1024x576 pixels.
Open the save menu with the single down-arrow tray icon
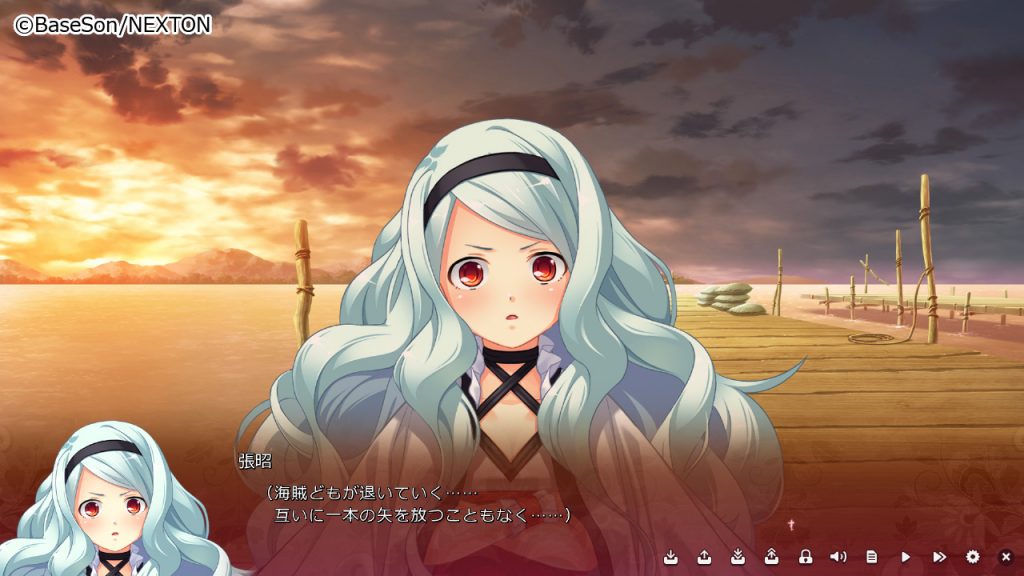670,556
